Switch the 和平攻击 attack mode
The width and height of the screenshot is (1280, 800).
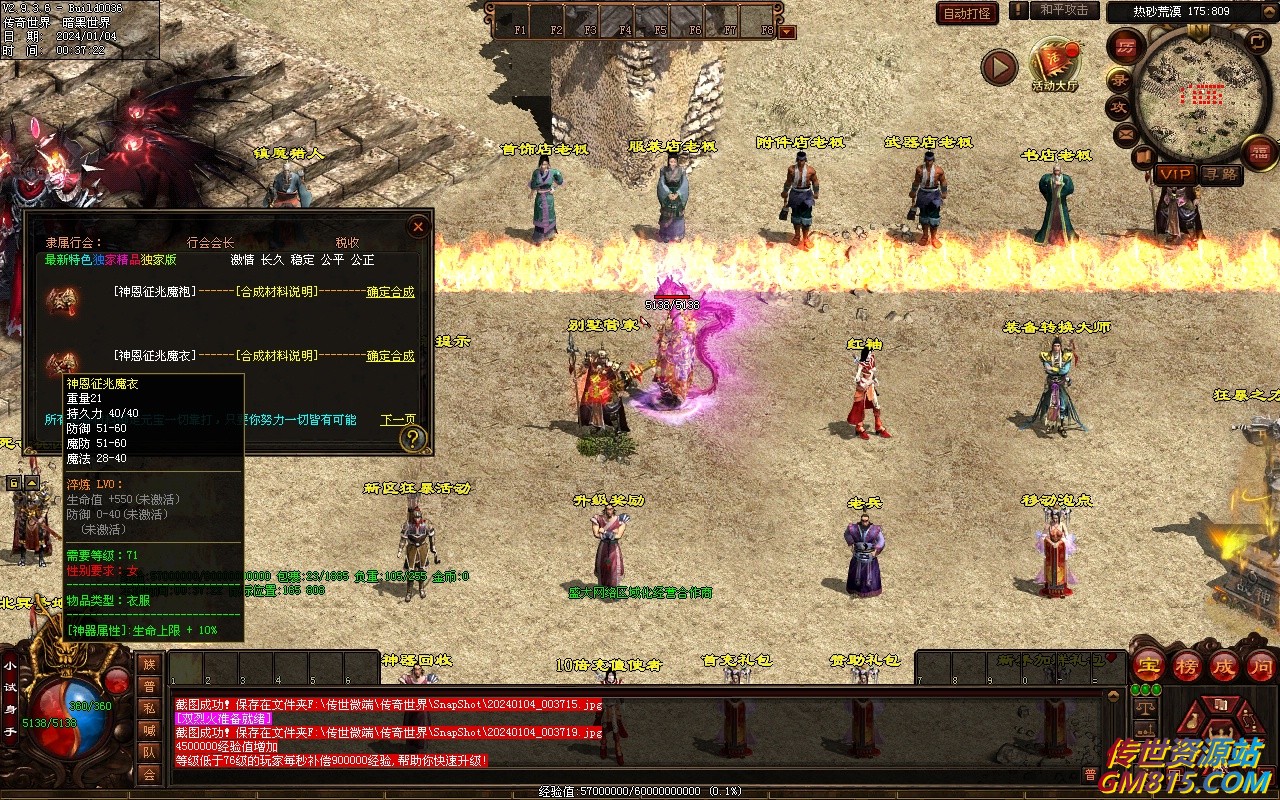click(x=1063, y=11)
